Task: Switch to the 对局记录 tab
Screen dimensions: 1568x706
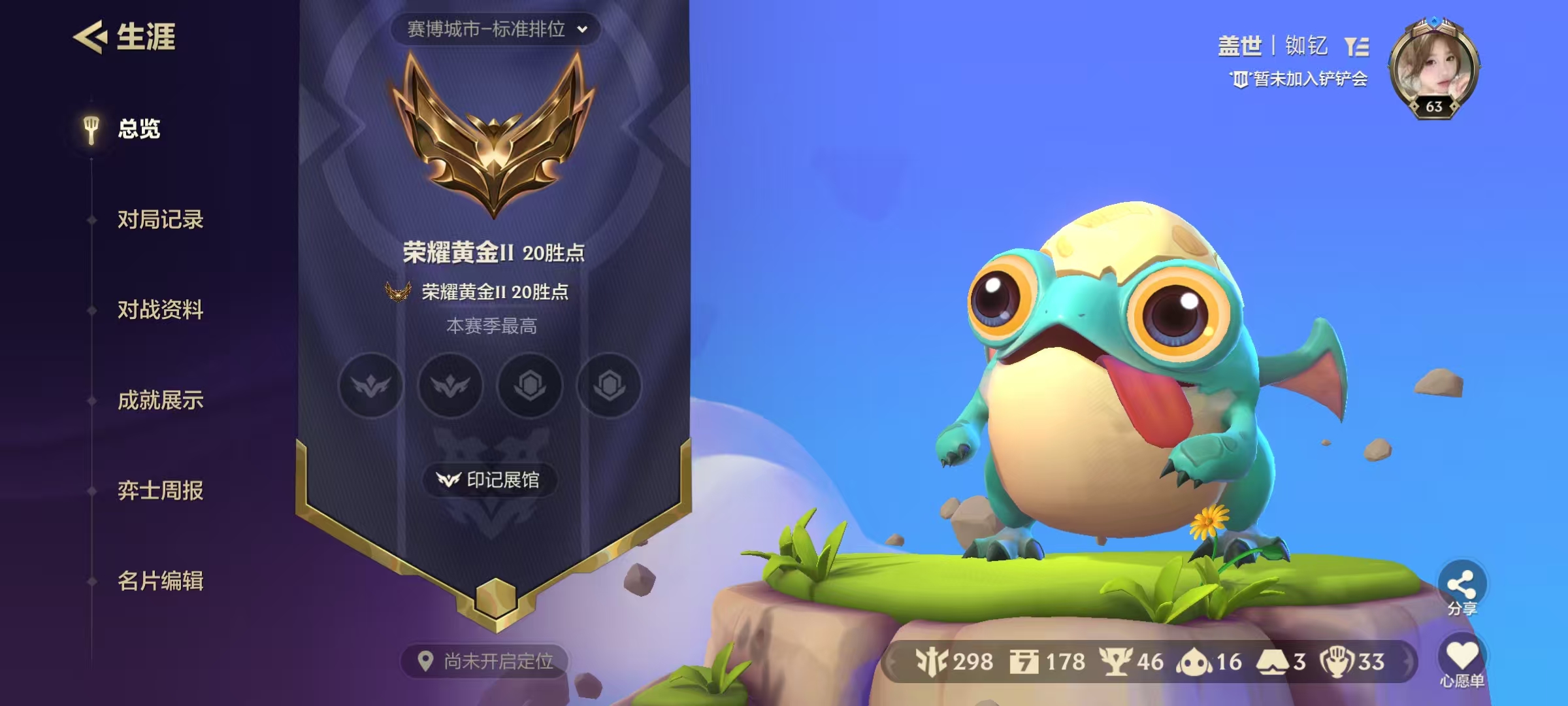Action: 160,220
